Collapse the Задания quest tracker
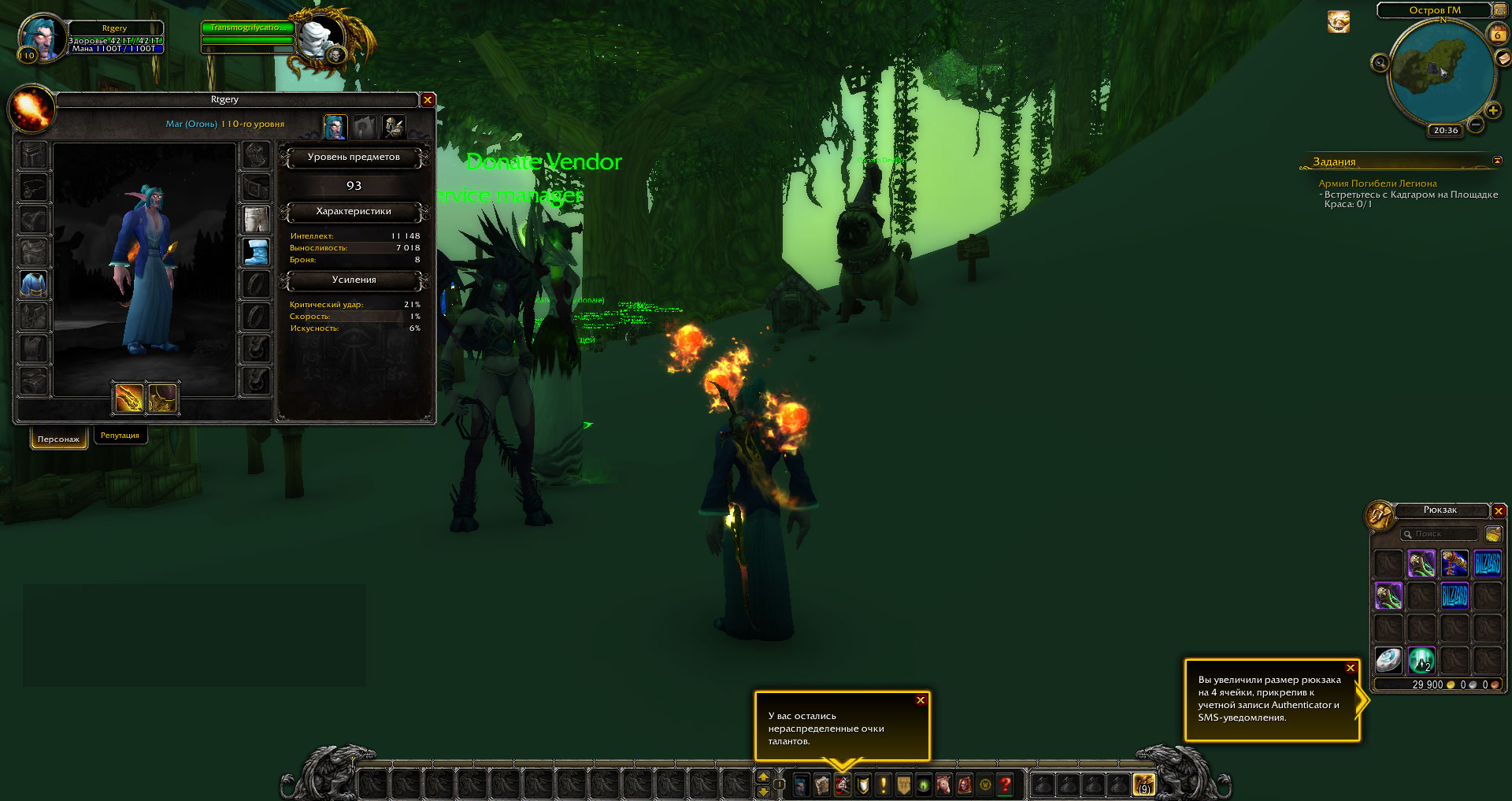Image resolution: width=1512 pixels, height=801 pixels. [x=1497, y=161]
